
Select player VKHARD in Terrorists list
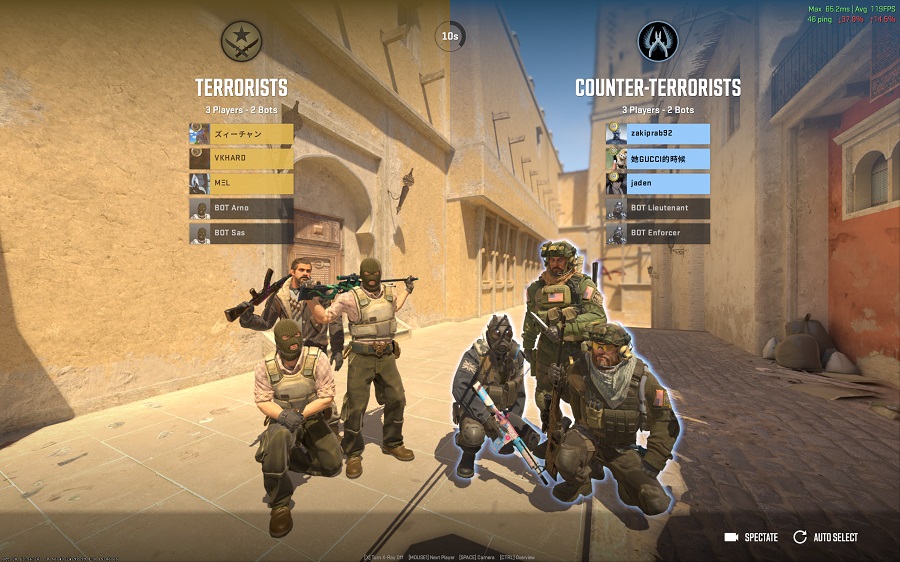click(241, 158)
